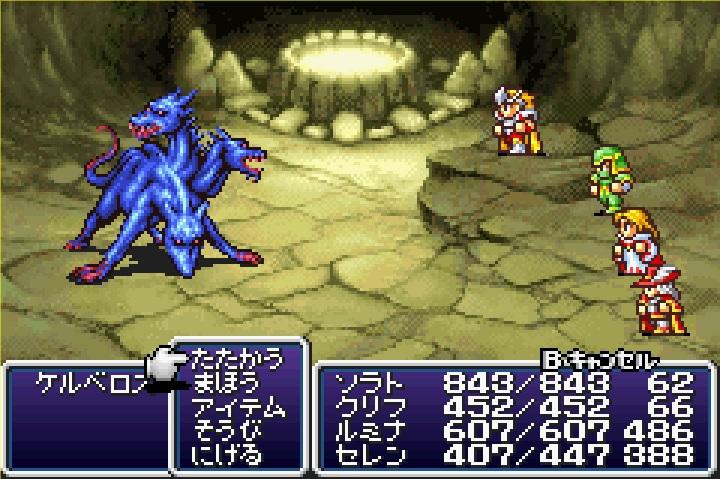Select the たたかう (Attack) command
This screenshot has height=479, width=720.
[x=235, y=359]
